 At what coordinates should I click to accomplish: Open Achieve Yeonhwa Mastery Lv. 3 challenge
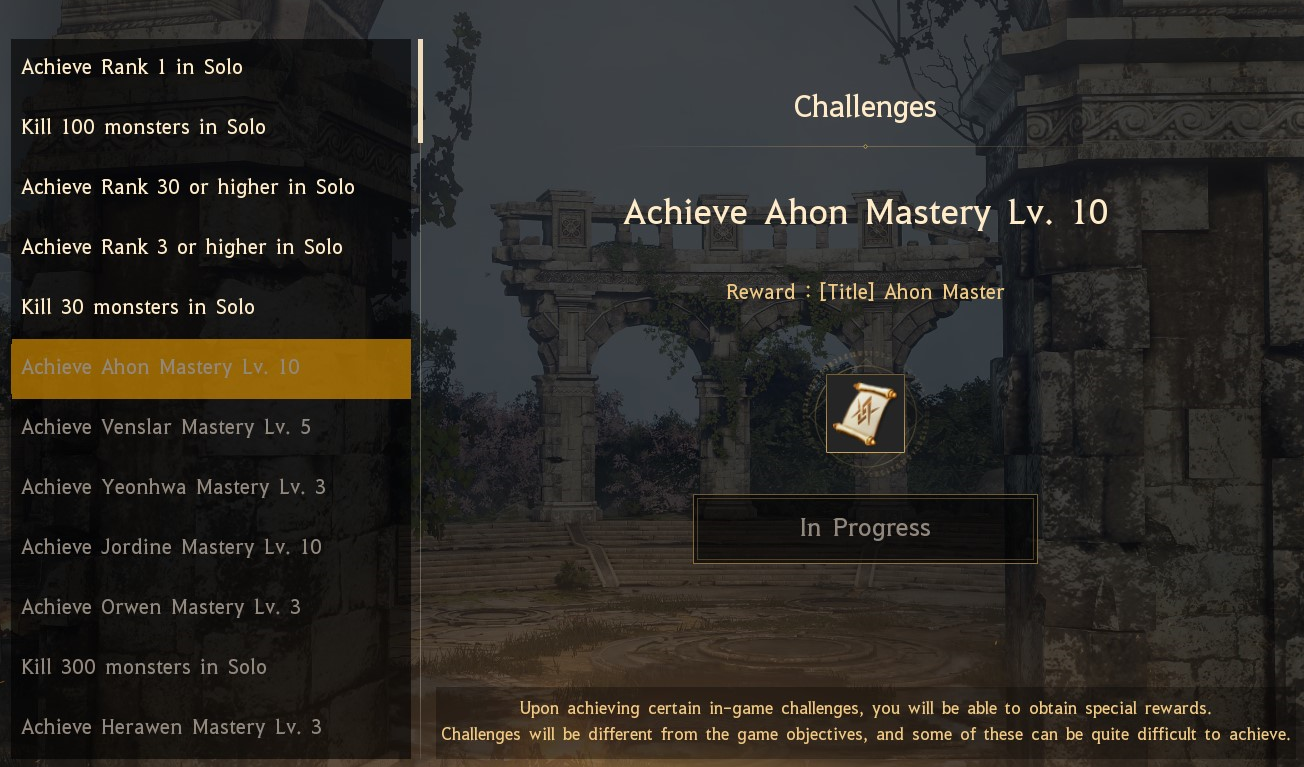[210, 488]
